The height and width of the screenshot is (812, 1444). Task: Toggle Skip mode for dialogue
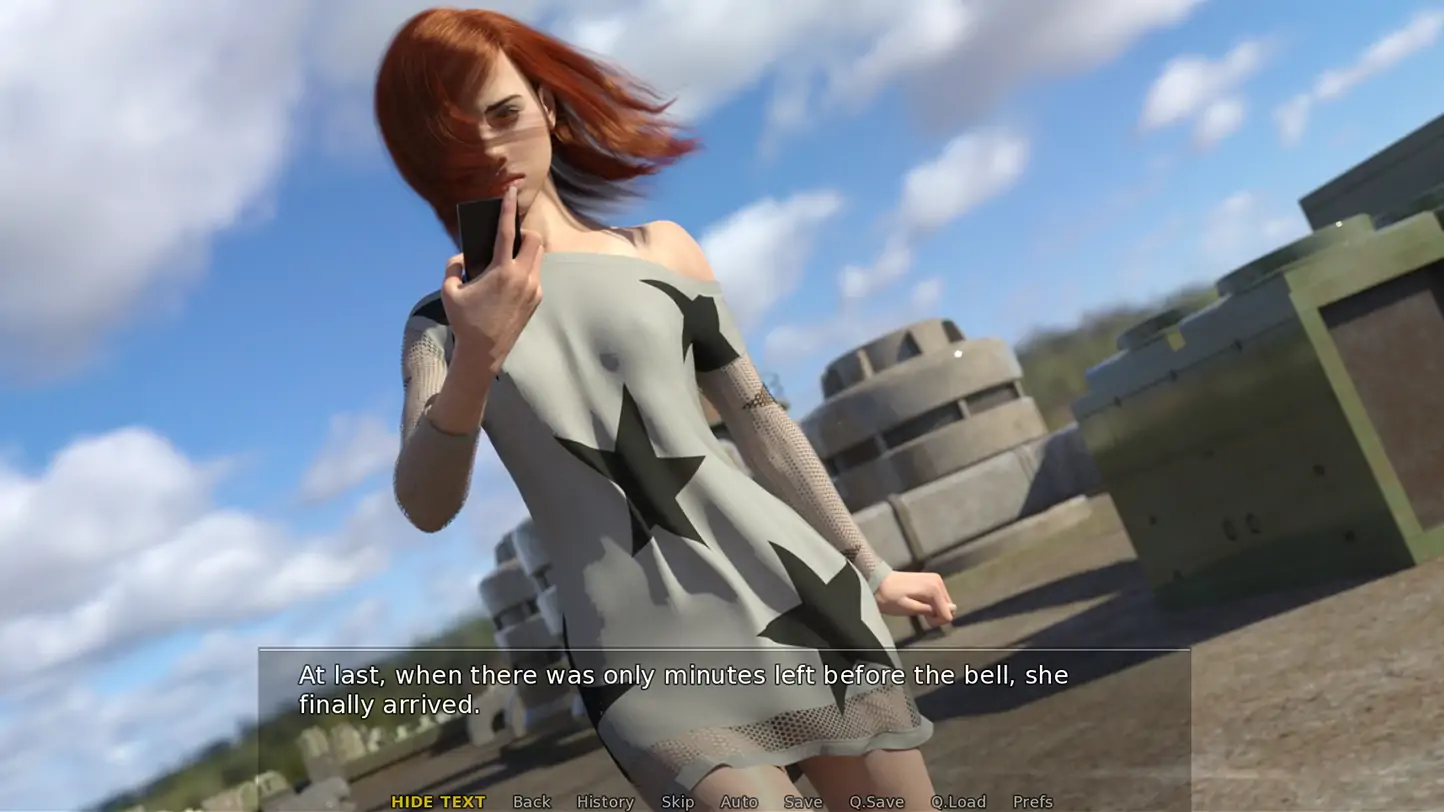click(677, 801)
